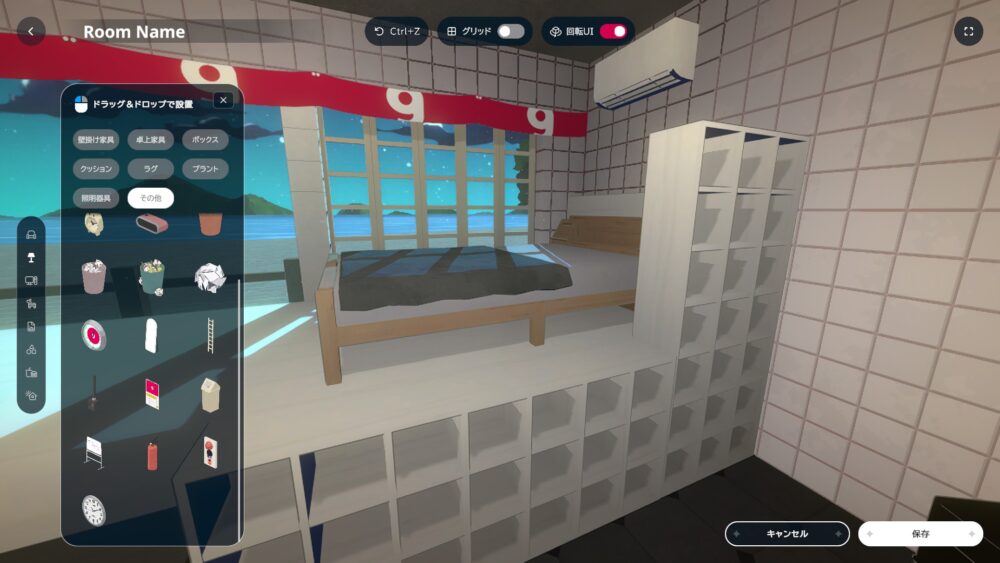Select the プラント category
The image size is (1000, 563).
click(x=206, y=169)
